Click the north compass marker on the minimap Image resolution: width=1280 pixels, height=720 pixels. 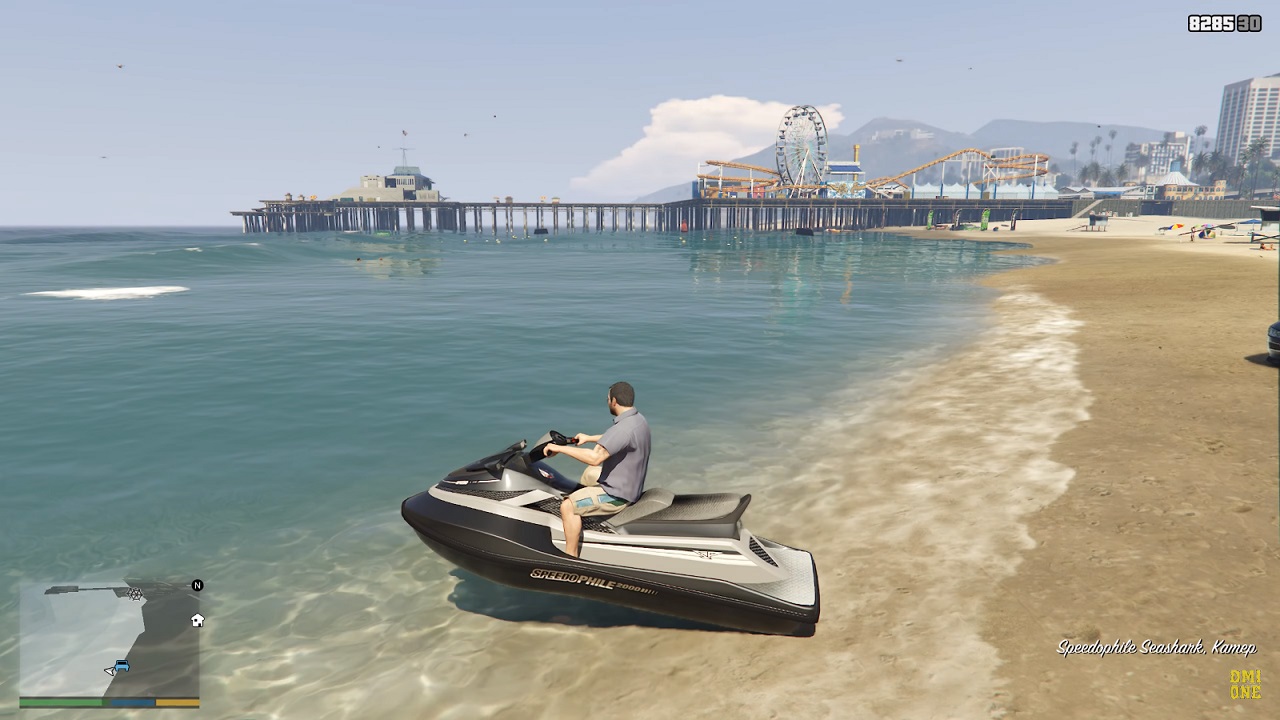pos(197,585)
